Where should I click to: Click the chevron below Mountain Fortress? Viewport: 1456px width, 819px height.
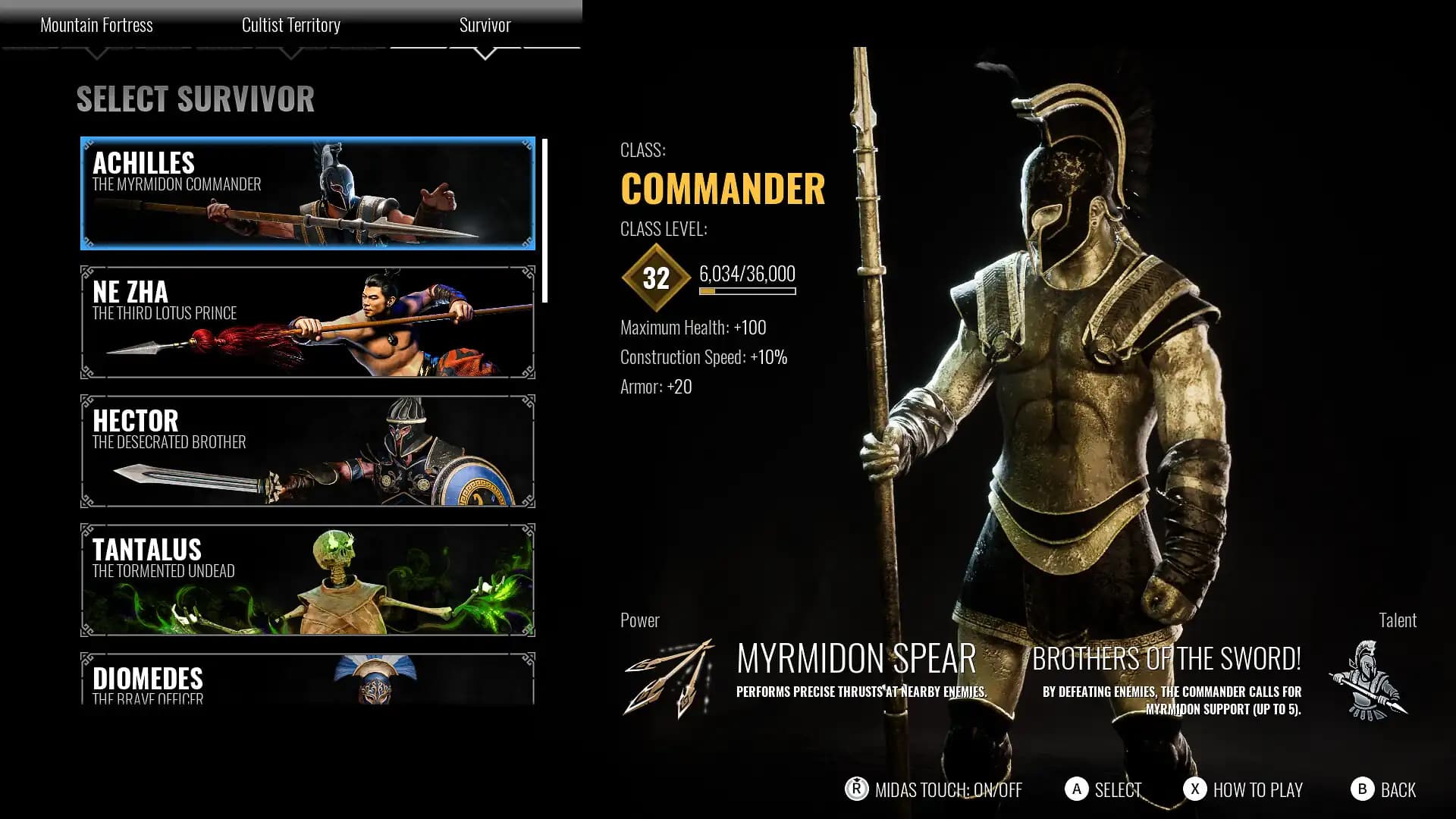[97, 53]
